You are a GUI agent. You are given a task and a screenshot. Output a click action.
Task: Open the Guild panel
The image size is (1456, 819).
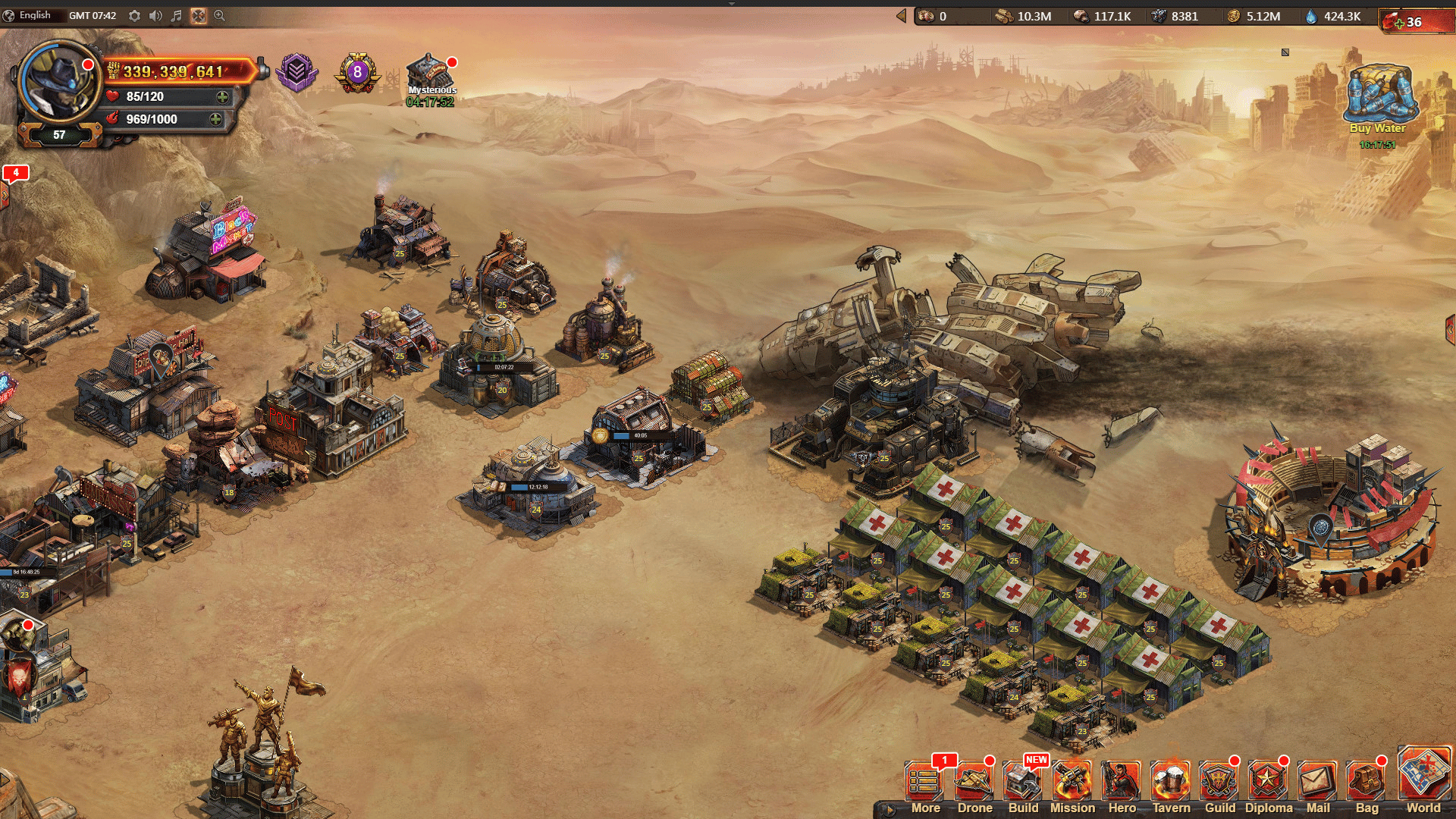click(1219, 786)
